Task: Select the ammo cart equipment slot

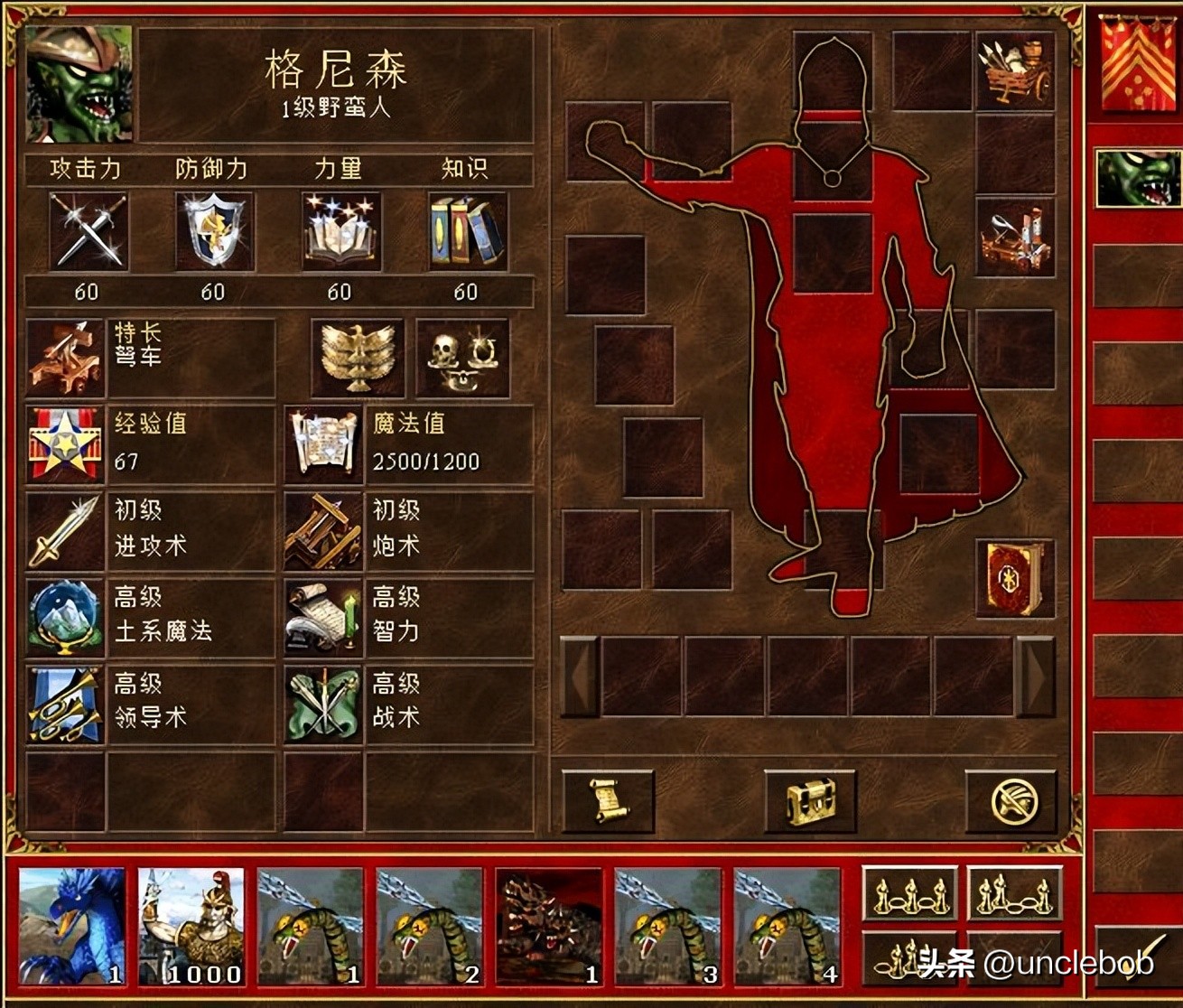Action: (x=1016, y=70)
